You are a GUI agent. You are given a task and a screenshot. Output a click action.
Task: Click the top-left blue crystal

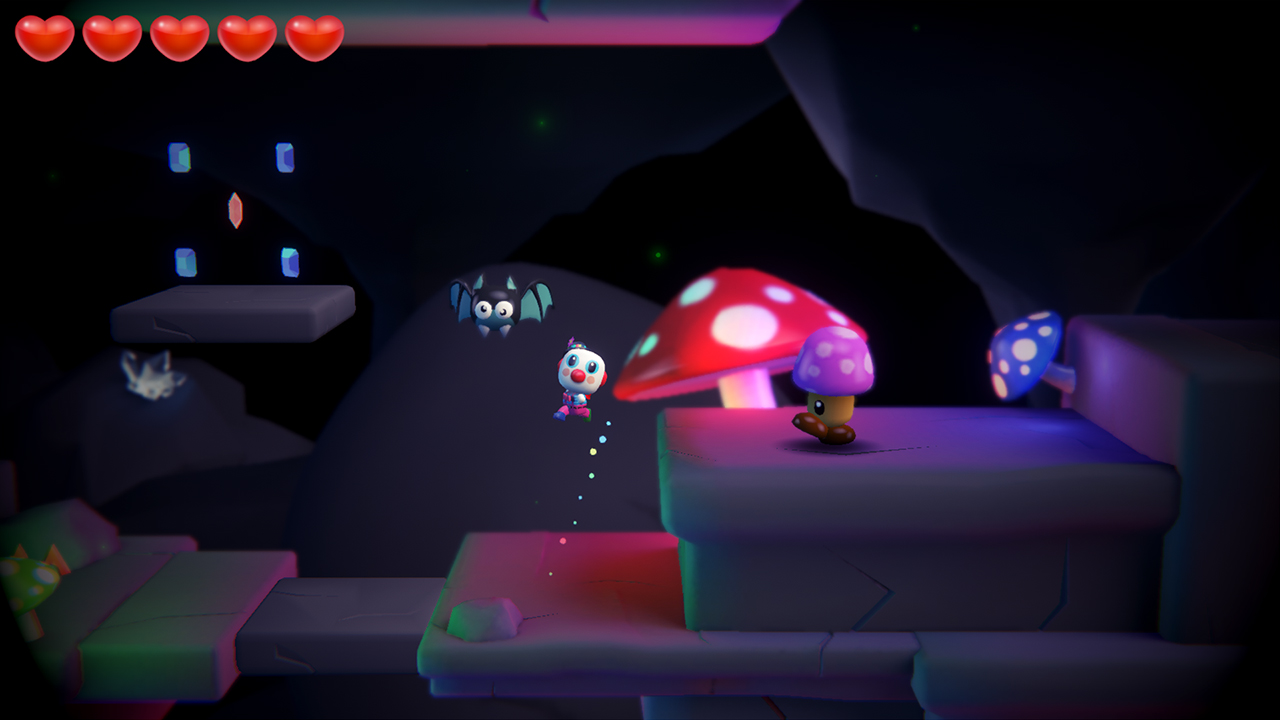point(181,157)
